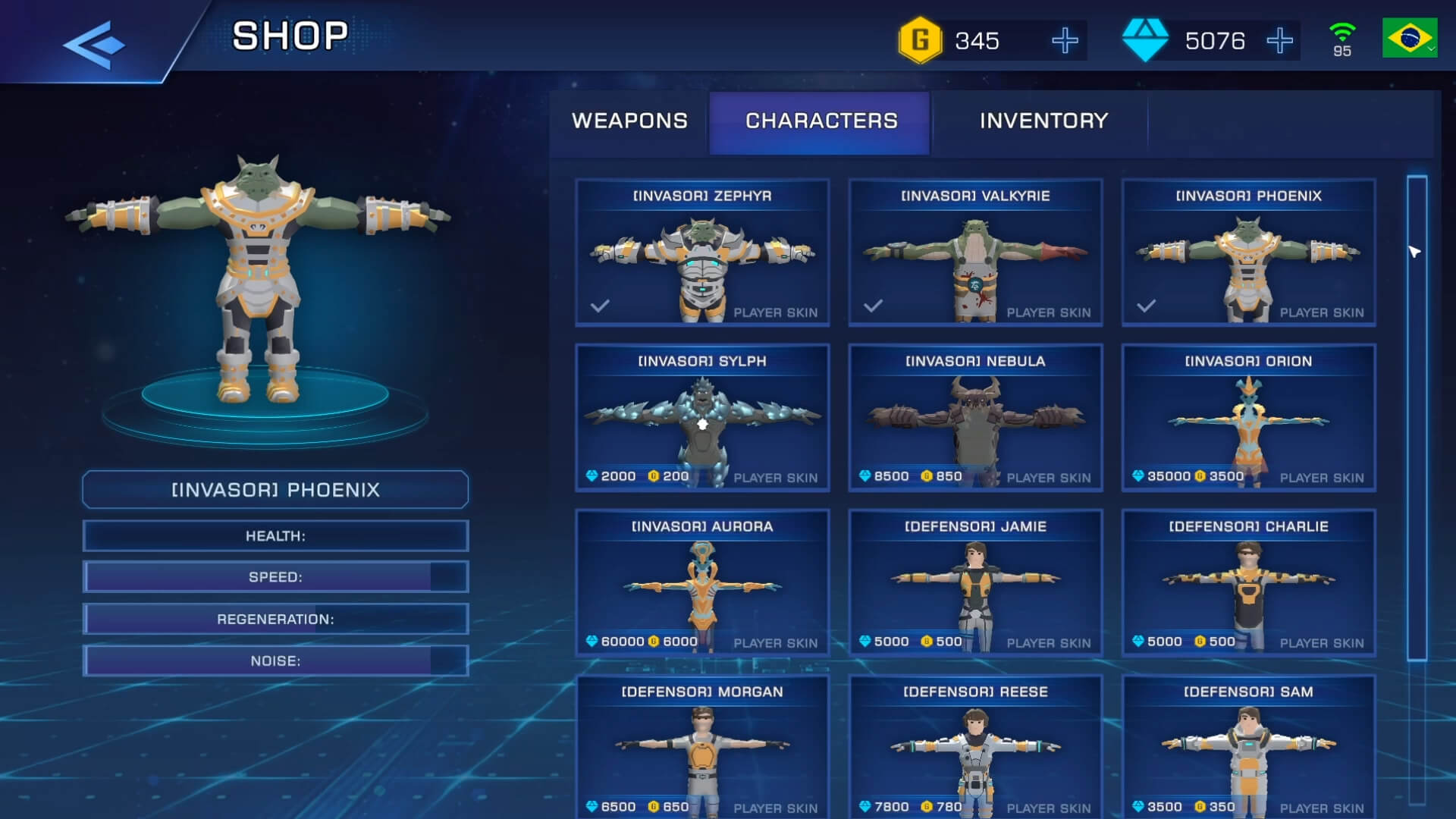This screenshot has height=819, width=1456.
Task: Pick the Defensor Reese skin
Action: point(975,748)
